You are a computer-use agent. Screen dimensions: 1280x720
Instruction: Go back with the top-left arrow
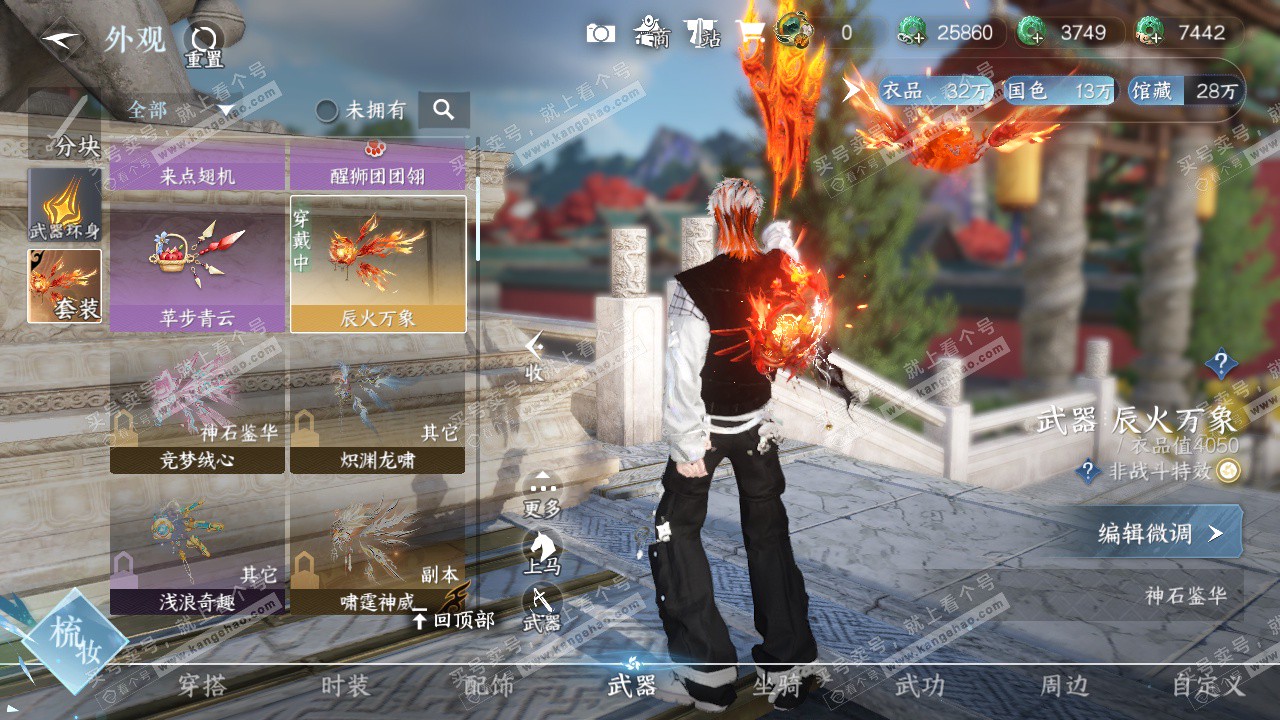click(62, 40)
